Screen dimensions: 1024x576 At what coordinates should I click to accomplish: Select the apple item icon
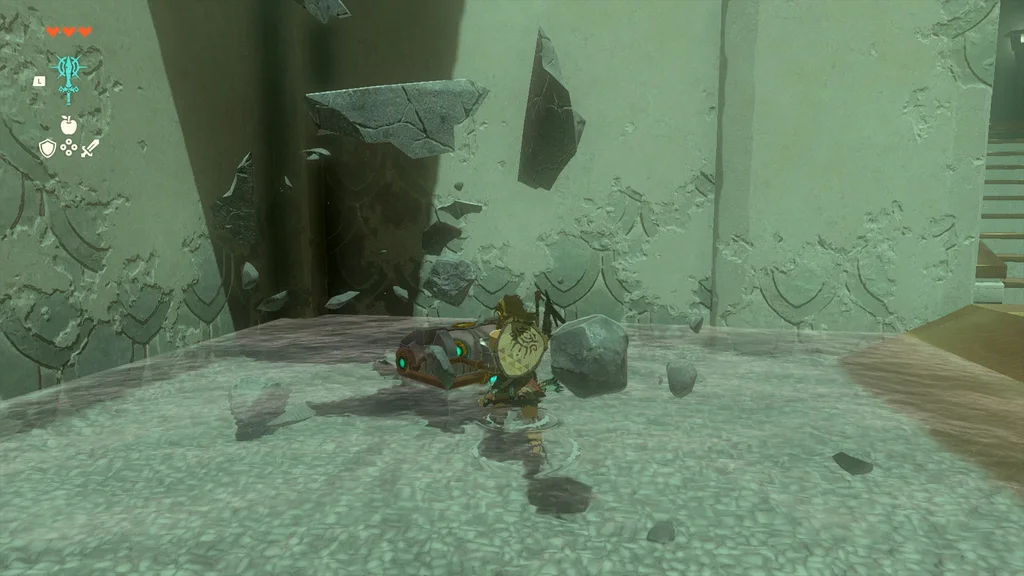[x=68, y=125]
